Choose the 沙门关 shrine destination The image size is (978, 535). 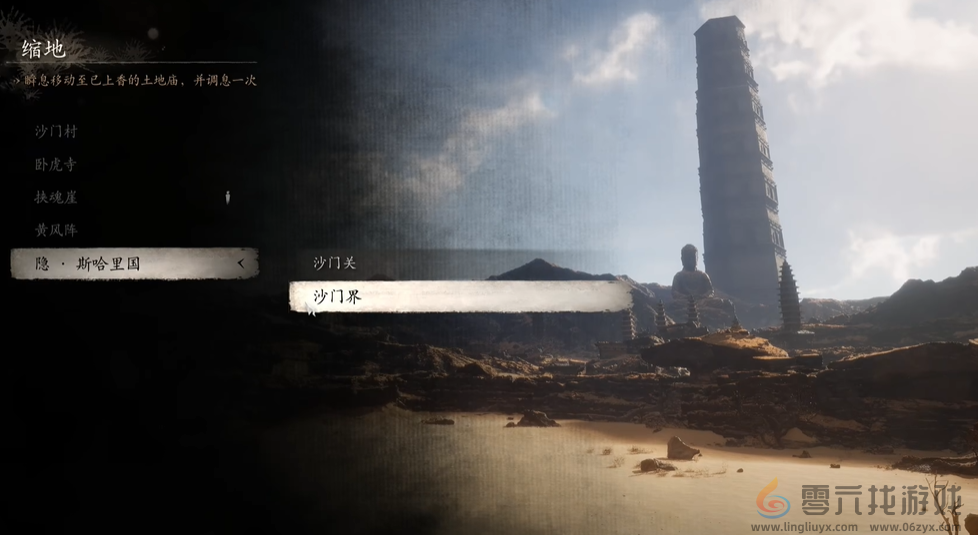click(335, 263)
